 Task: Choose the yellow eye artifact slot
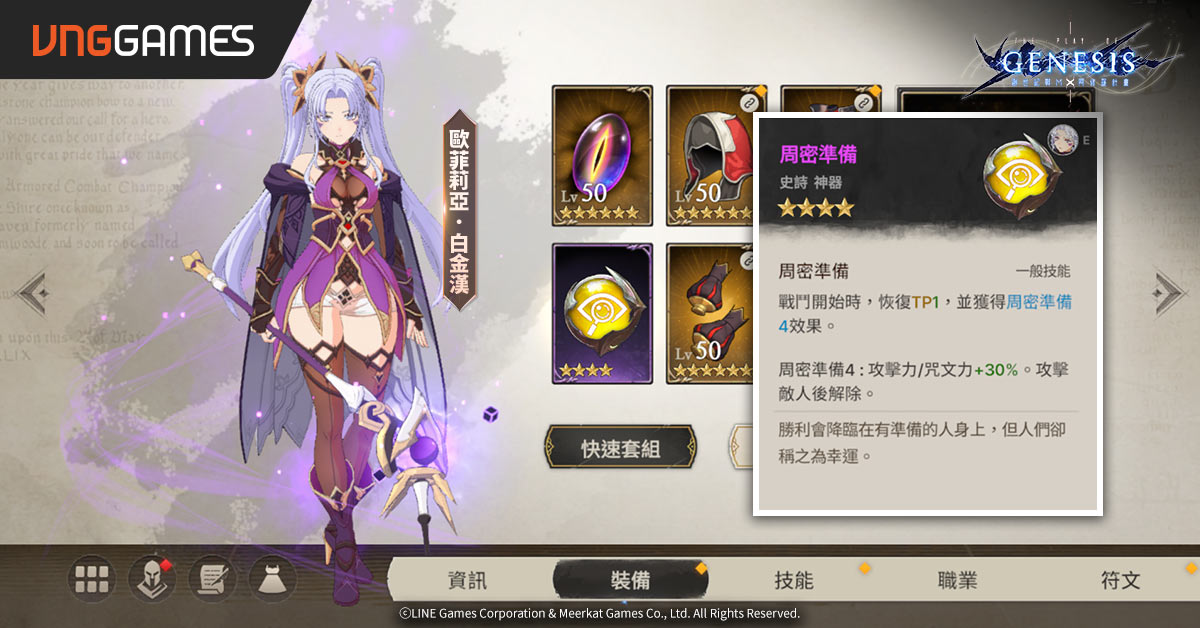tap(602, 313)
